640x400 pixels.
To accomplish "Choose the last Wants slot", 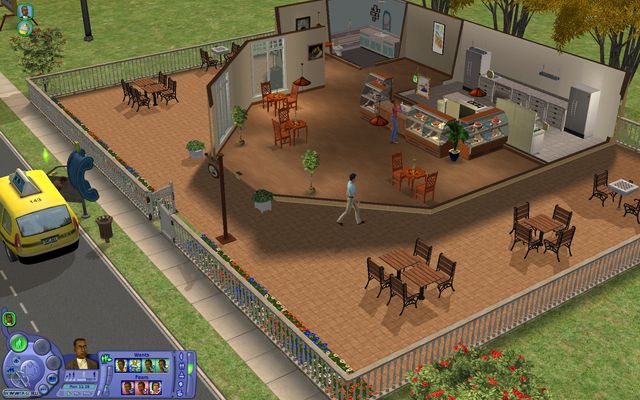I will coord(164,364).
